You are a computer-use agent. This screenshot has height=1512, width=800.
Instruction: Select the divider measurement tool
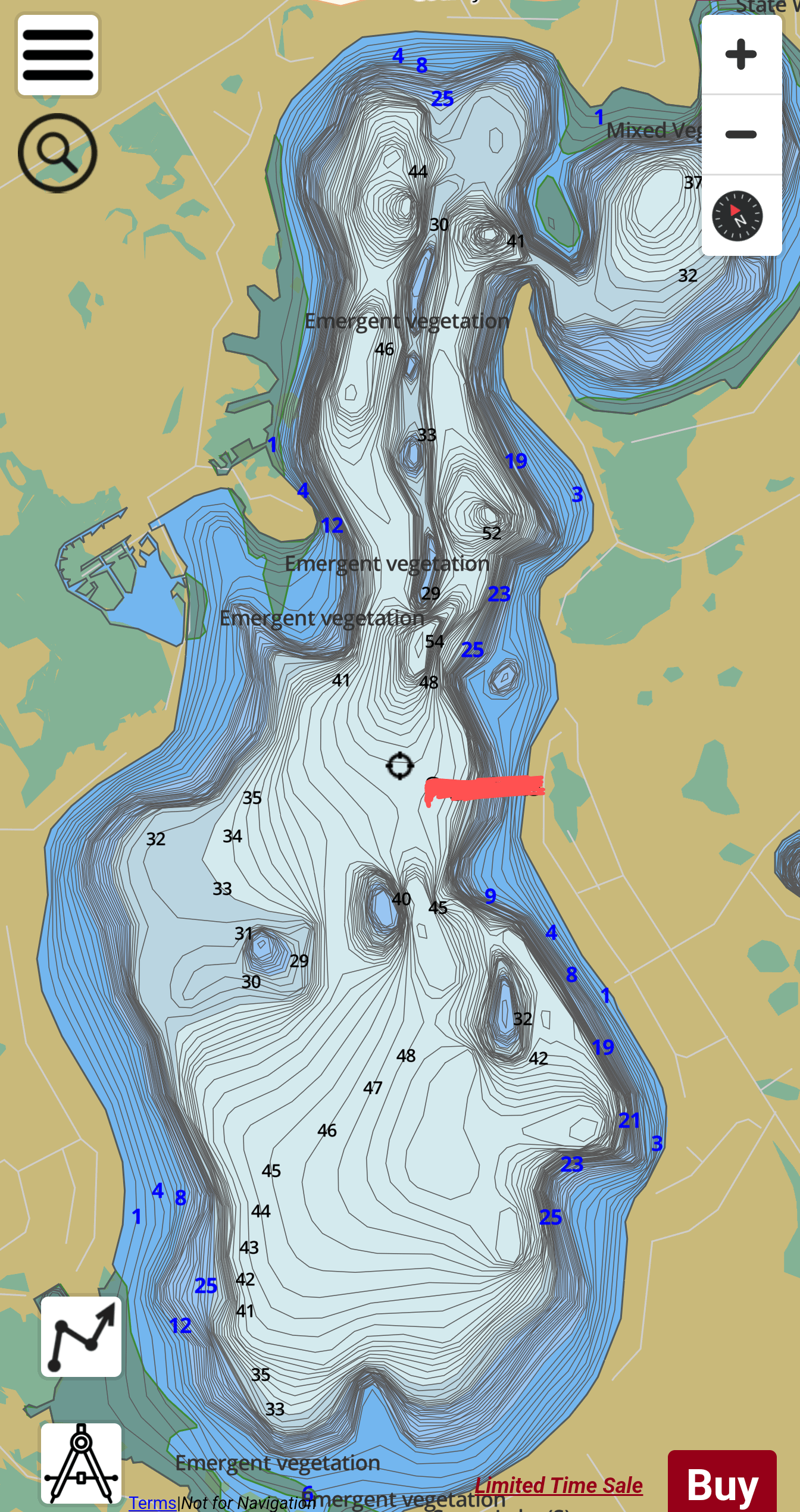pos(82,1463)
